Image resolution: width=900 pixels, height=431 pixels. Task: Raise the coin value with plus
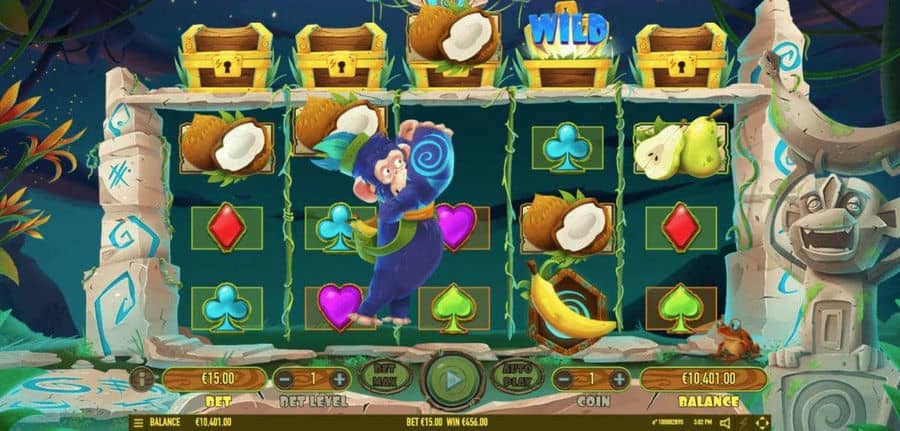[619, 379]
